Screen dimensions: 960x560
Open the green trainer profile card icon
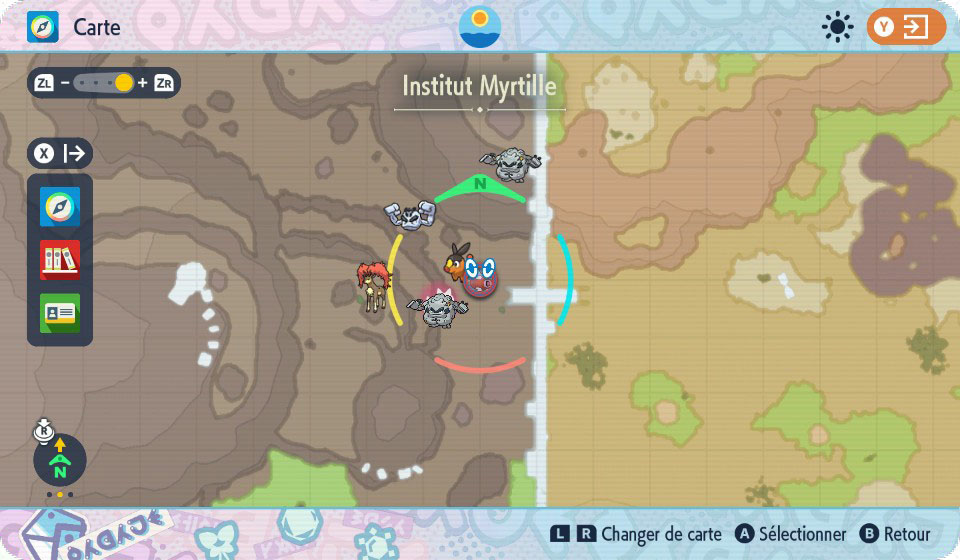pos(60,313)
